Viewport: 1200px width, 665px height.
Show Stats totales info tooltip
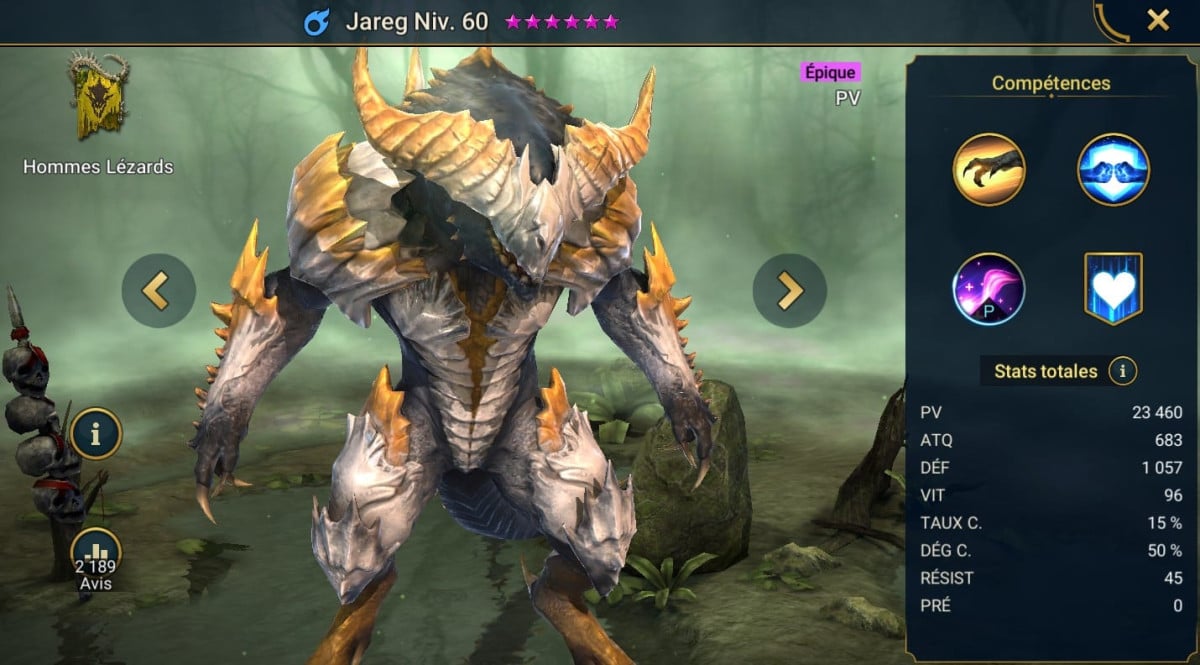1122,372
